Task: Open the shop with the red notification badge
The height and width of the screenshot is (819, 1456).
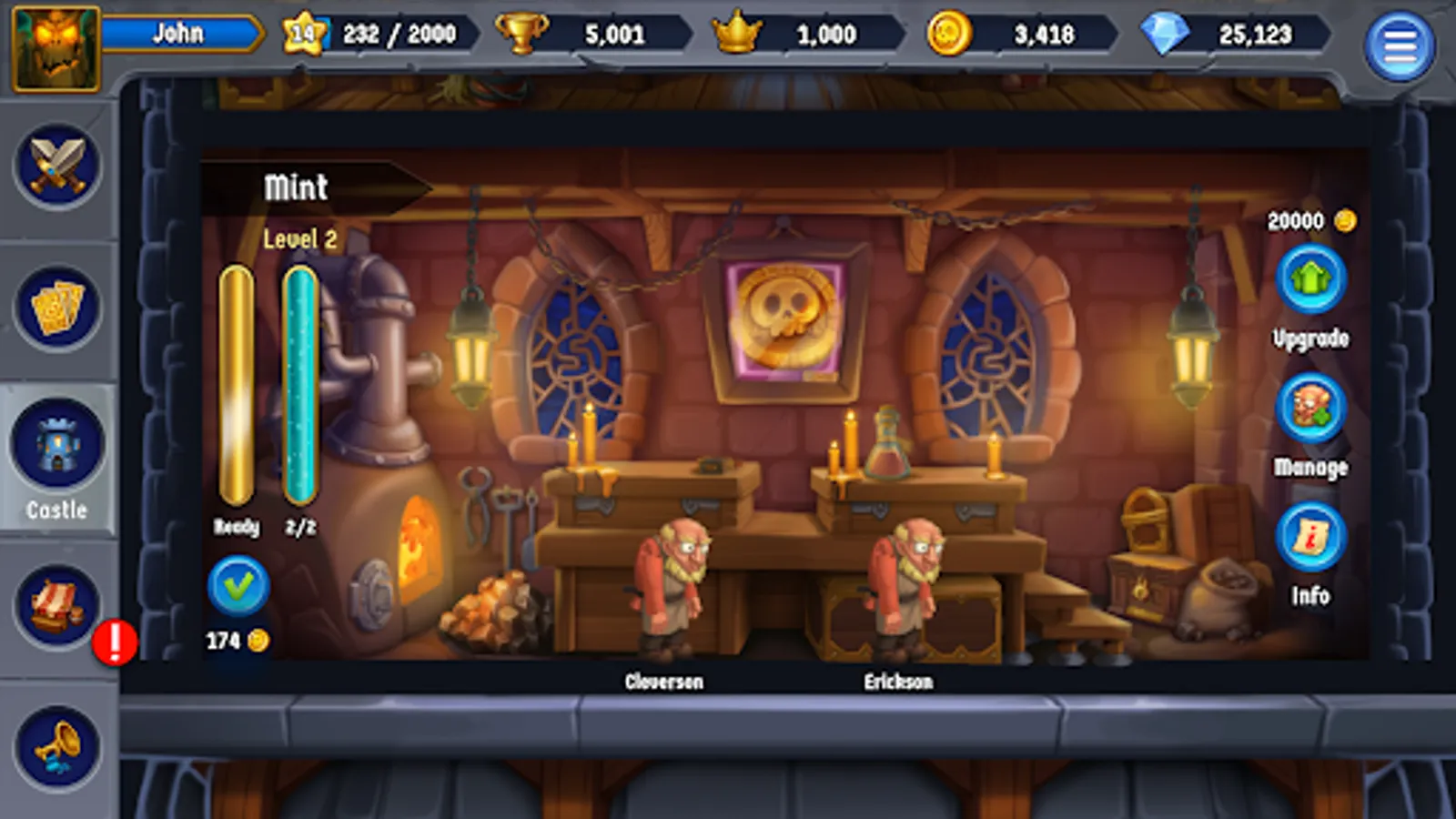Action: 56,601
